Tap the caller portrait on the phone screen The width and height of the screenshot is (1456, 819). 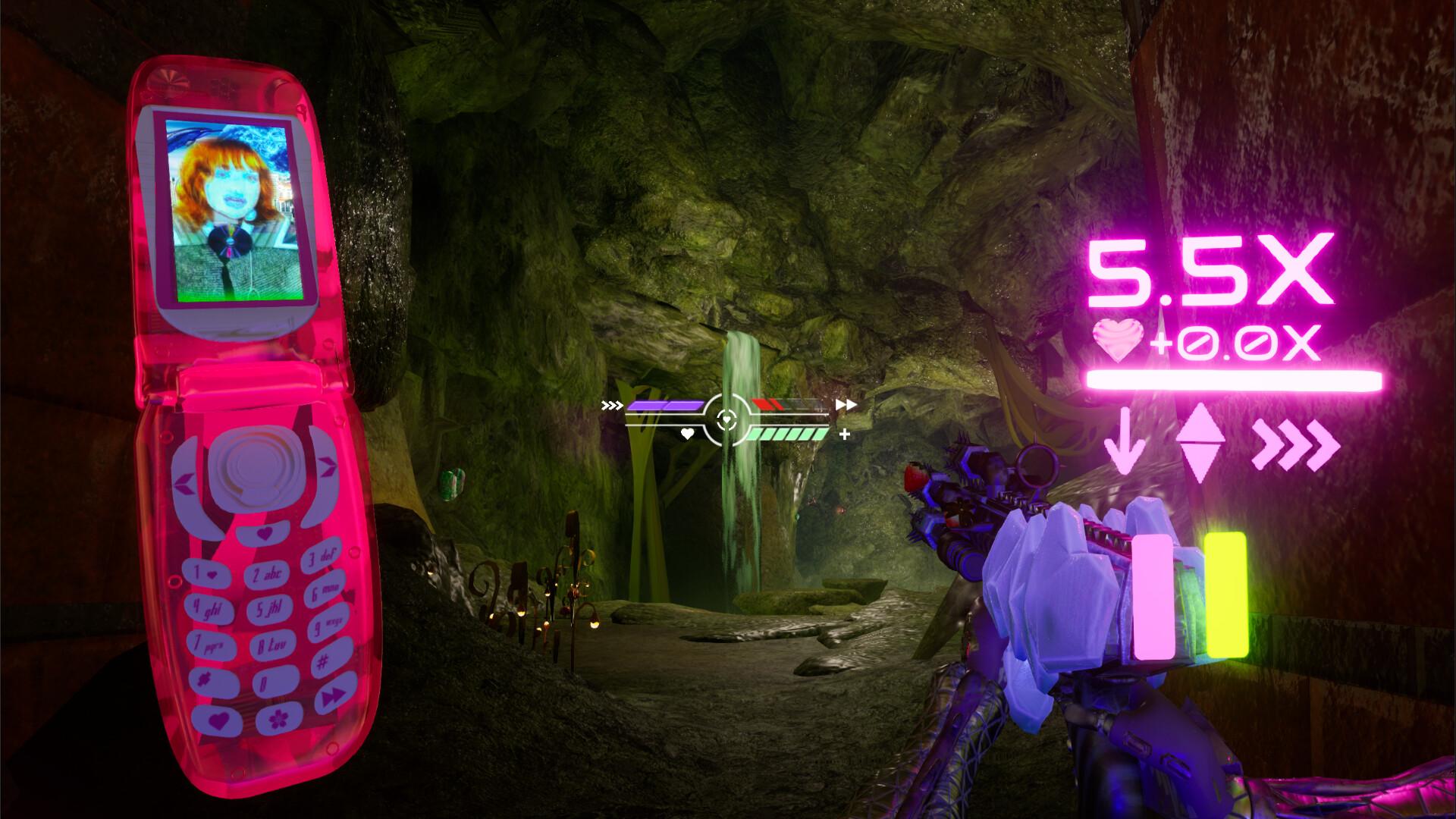click(231, 212)
